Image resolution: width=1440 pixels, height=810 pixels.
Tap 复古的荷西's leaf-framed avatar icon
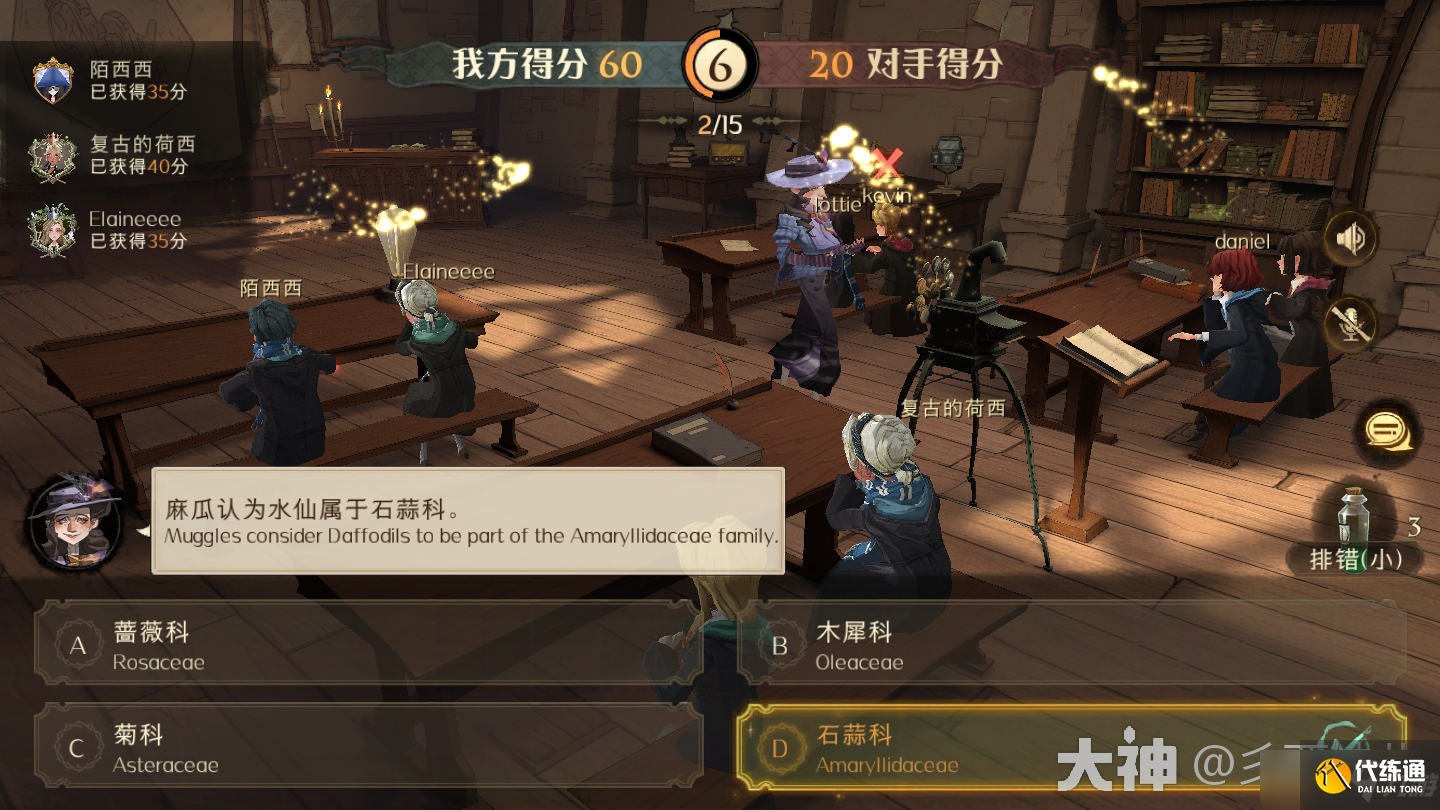point(52,158)
